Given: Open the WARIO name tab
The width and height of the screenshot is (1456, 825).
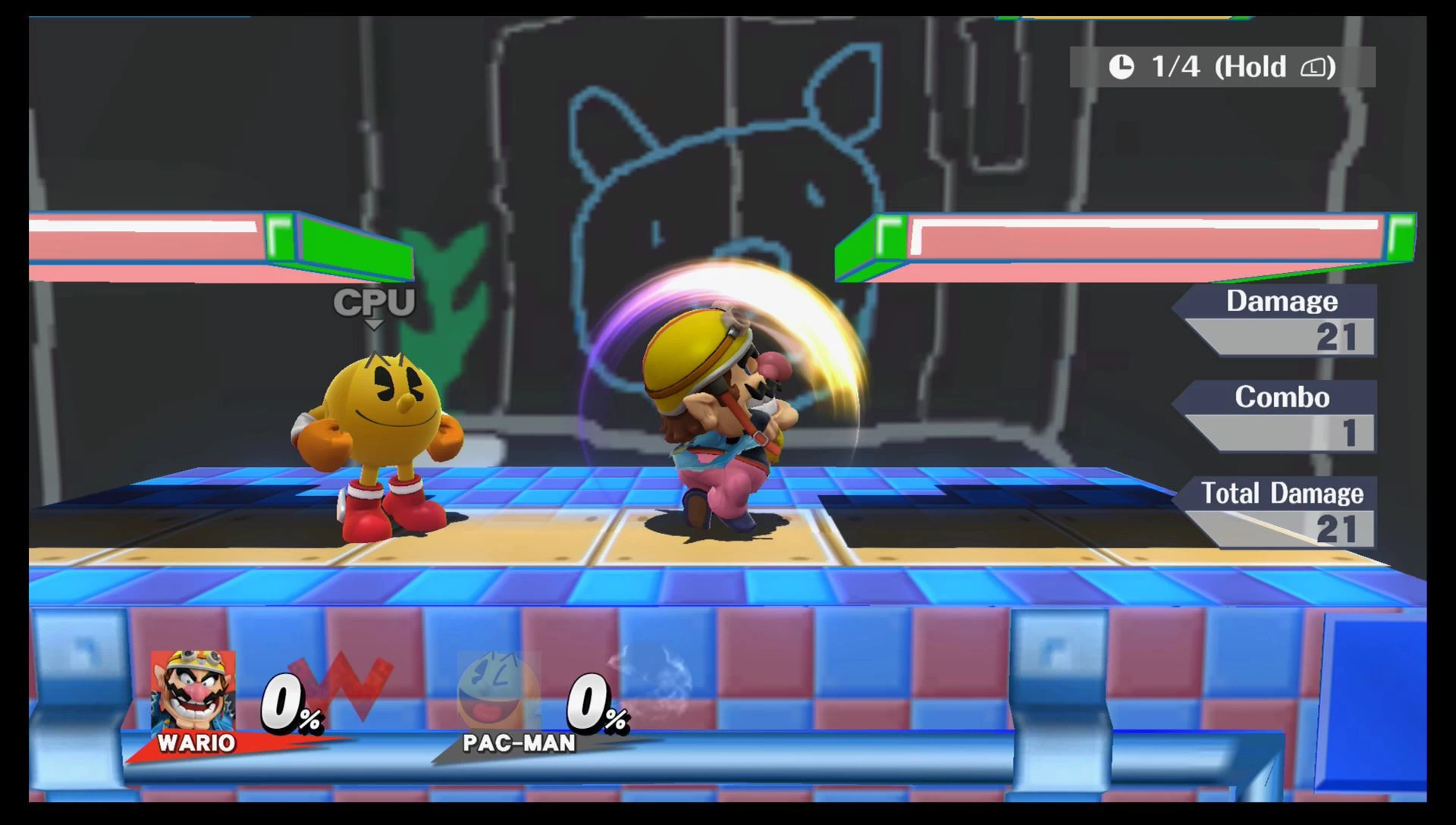Looking at the screenshot, I should (x=196, y=743).
